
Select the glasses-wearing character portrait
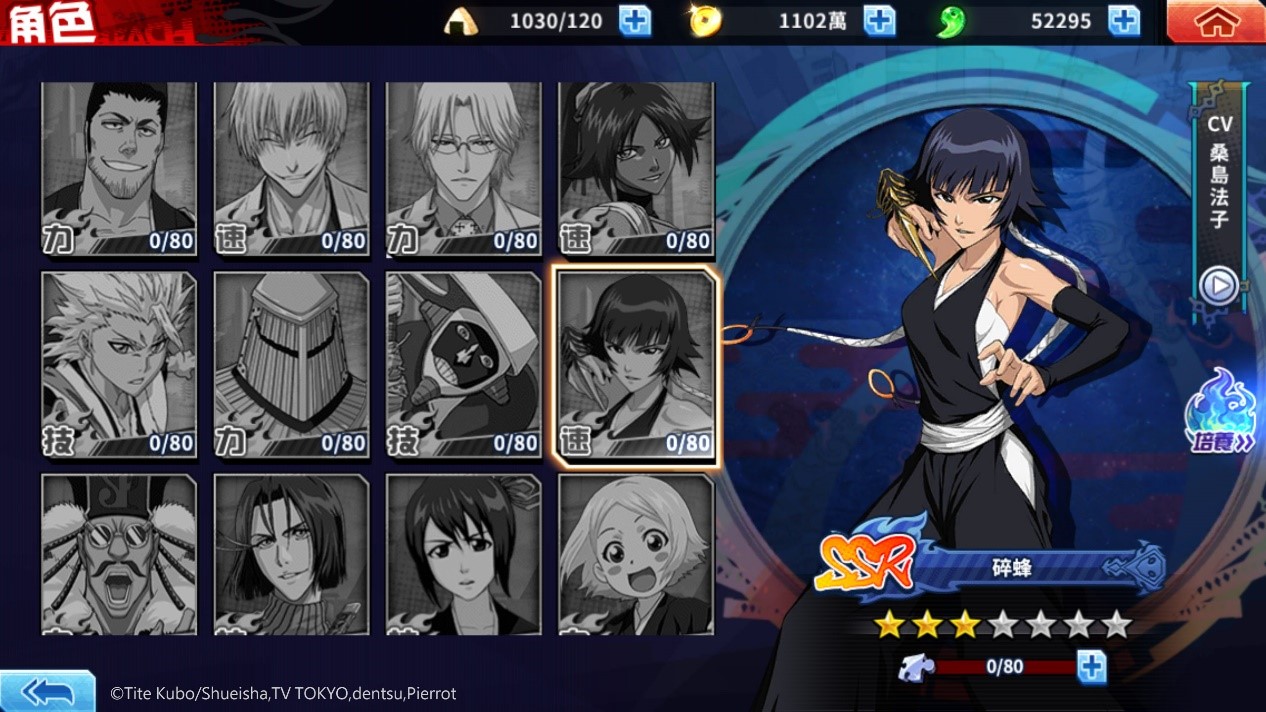(463, 169)
